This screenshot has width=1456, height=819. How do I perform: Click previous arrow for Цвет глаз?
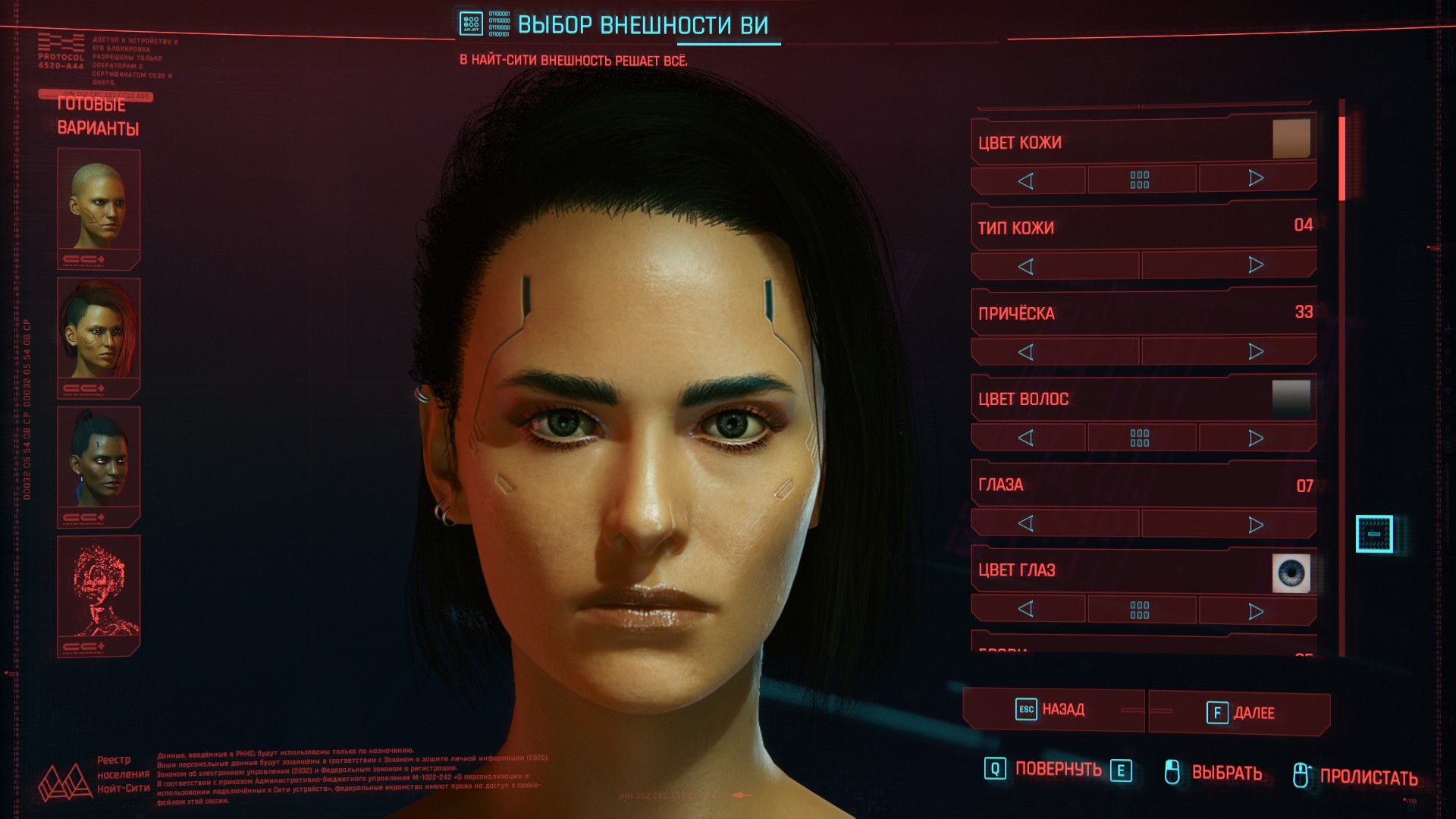coord(1026,609)
